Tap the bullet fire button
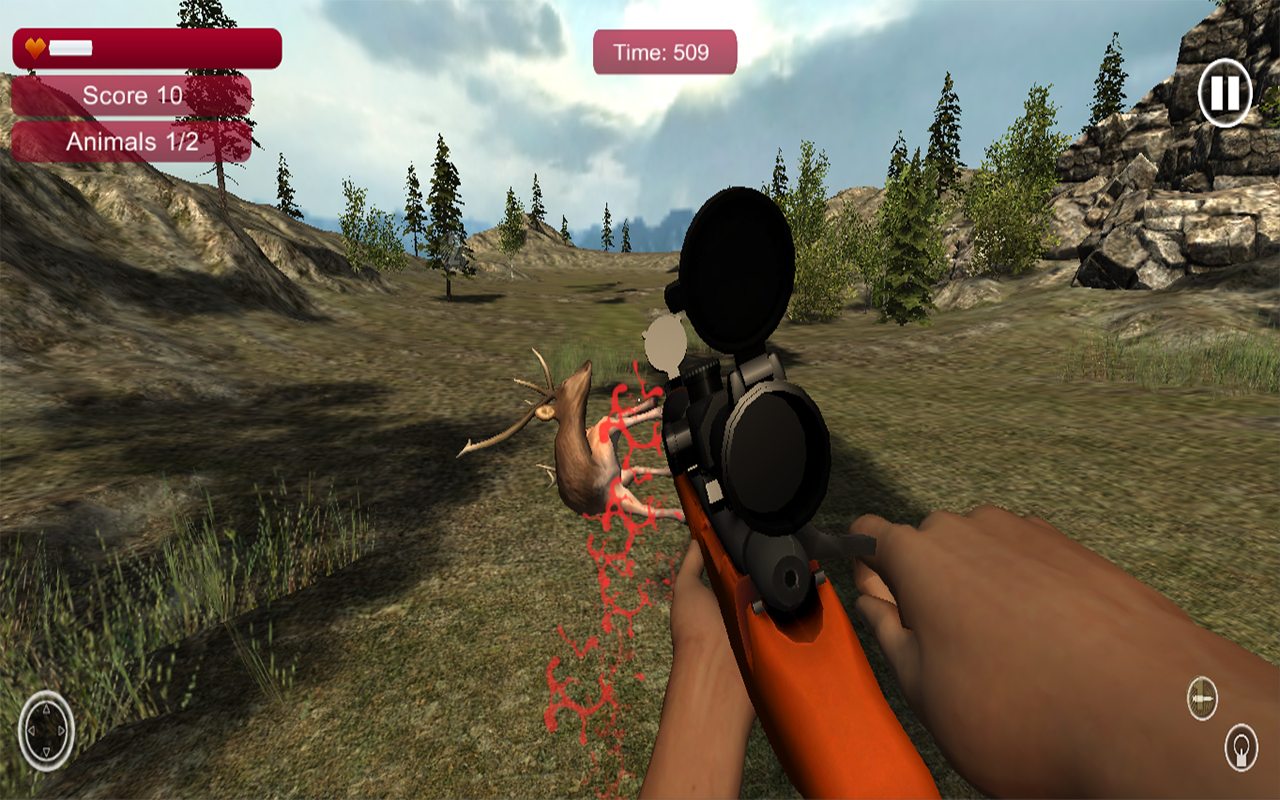The image size is (1280, 800). point(1202,698)
